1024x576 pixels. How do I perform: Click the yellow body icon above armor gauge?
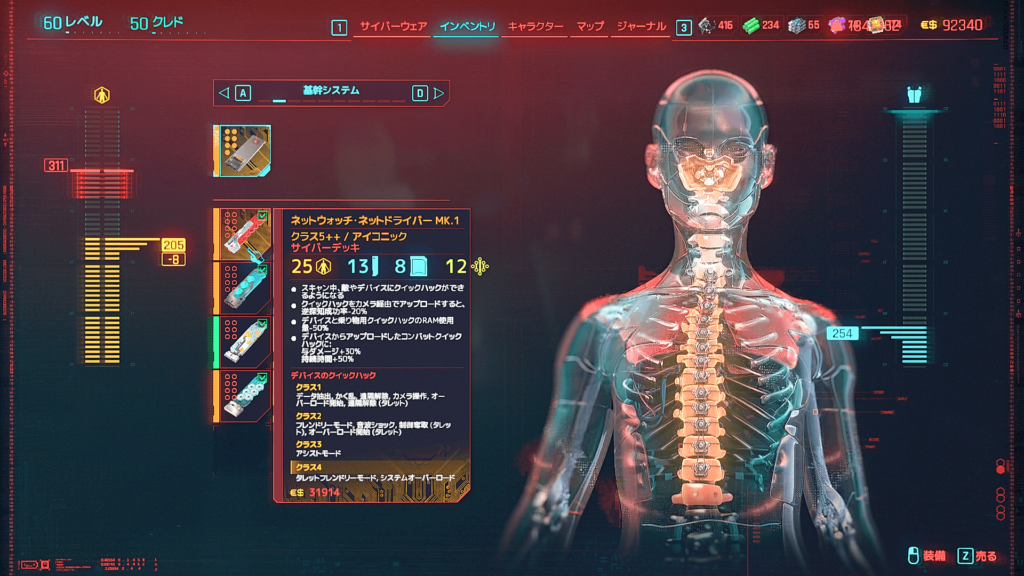102,95
